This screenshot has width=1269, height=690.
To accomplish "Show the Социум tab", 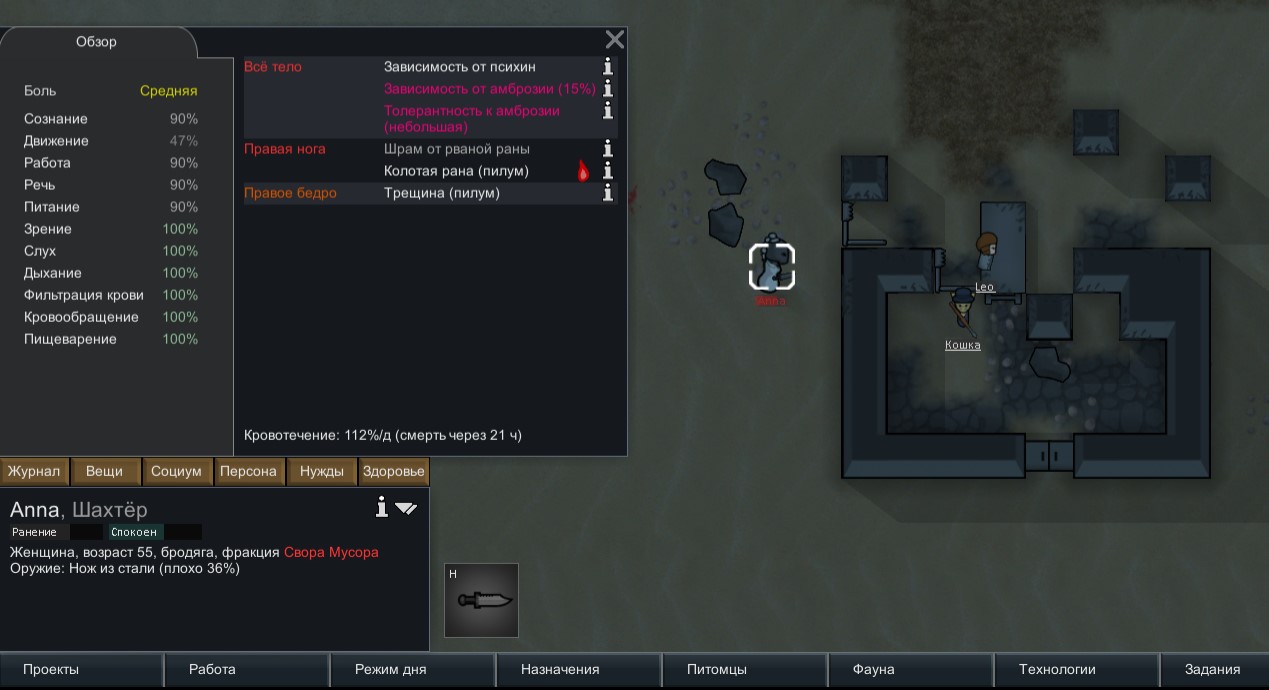I will (x=176, y=471).
